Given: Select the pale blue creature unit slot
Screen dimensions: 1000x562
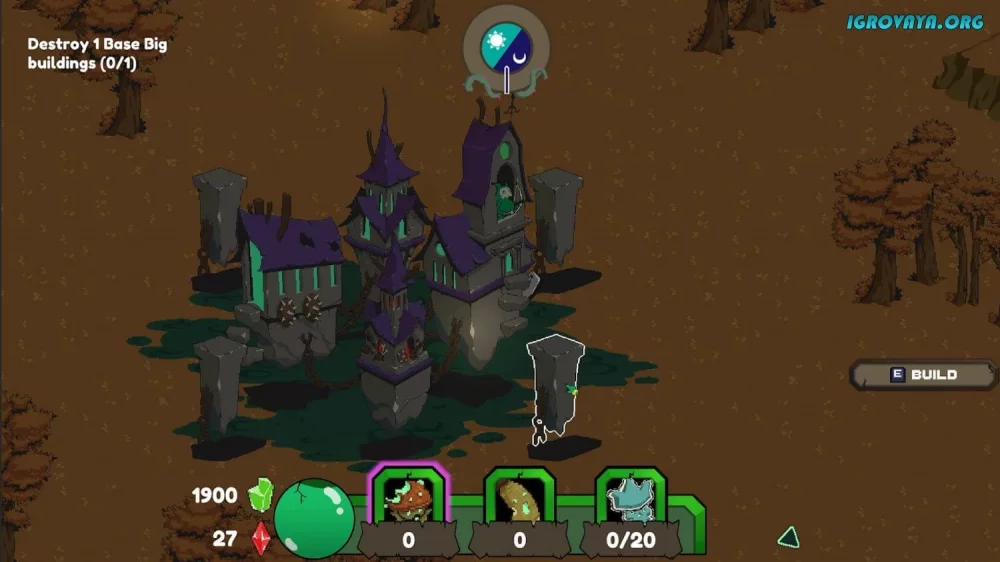Looking at the screenshot, I should (630, 497).
